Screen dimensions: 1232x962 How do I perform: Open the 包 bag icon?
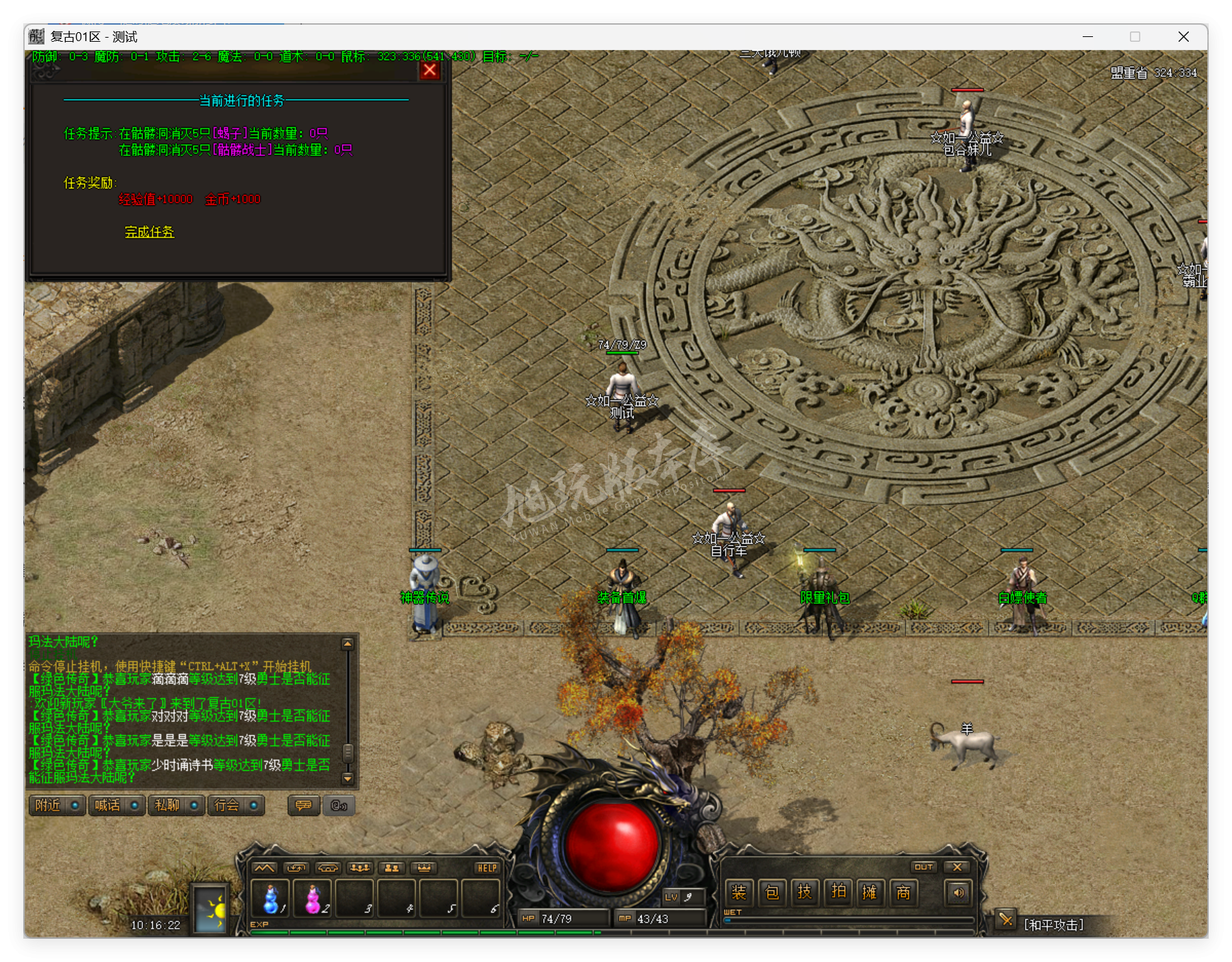coord(772,892)
